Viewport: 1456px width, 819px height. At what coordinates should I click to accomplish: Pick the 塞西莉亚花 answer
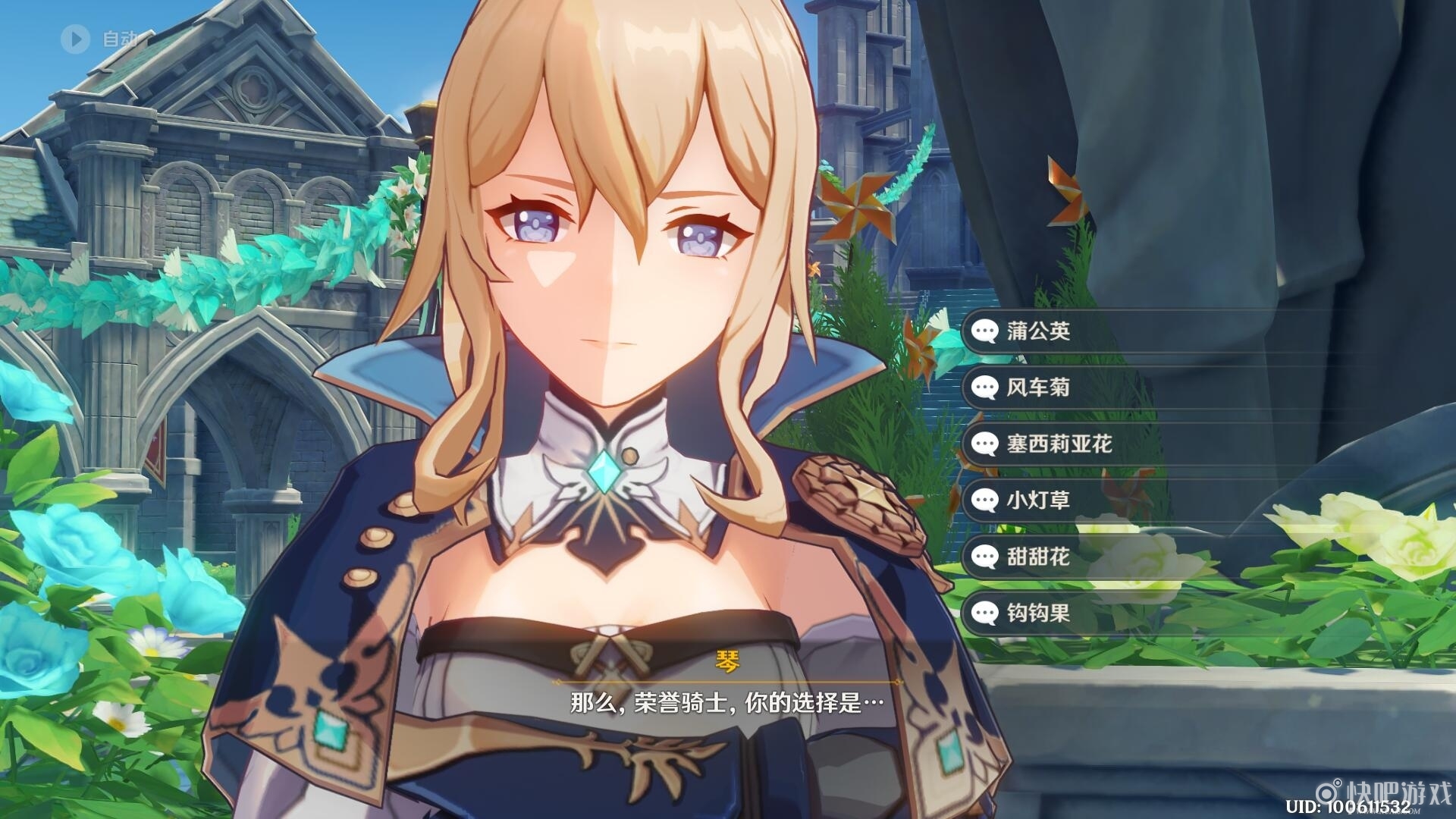tap(1059, 444)
